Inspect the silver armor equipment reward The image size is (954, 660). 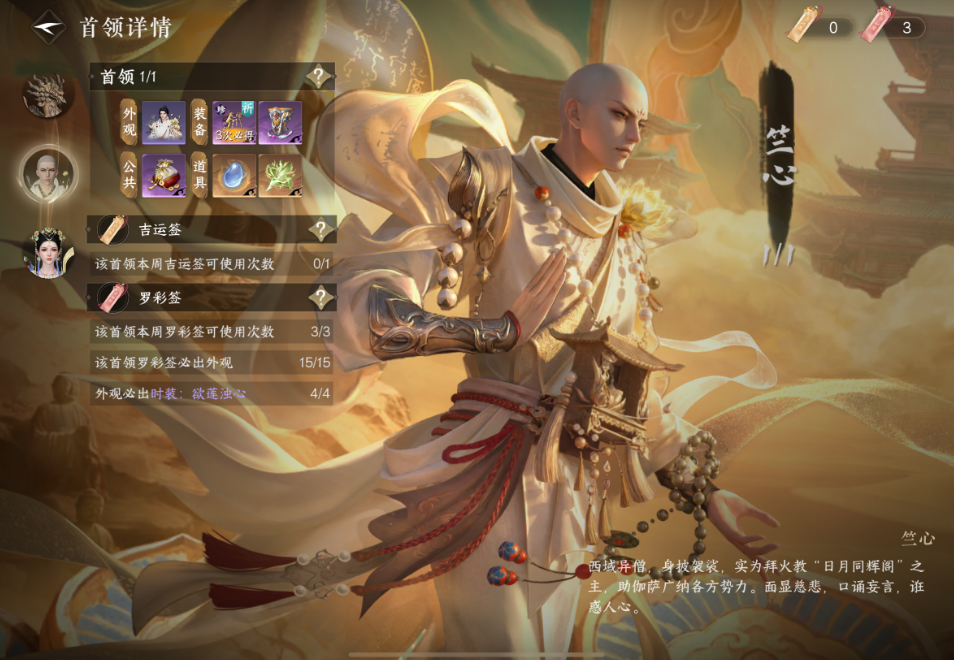point(280,123)
